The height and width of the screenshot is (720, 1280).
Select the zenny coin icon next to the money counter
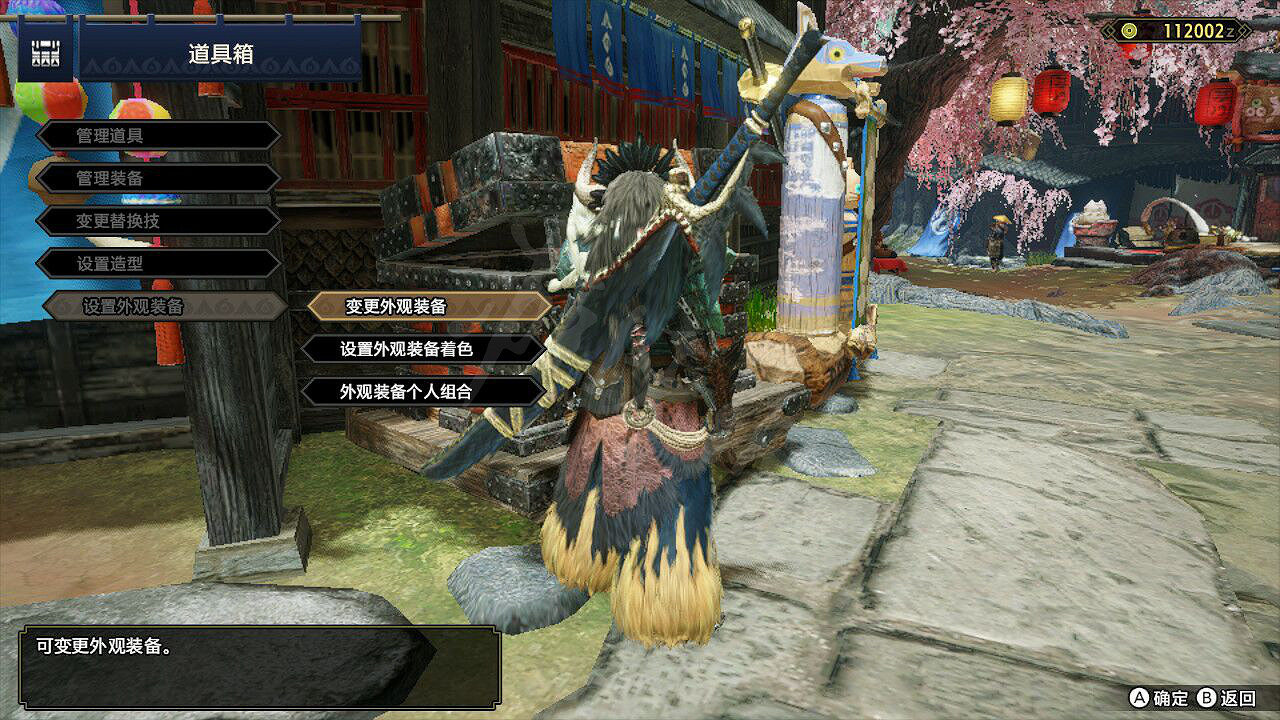tap(1128, 31)
